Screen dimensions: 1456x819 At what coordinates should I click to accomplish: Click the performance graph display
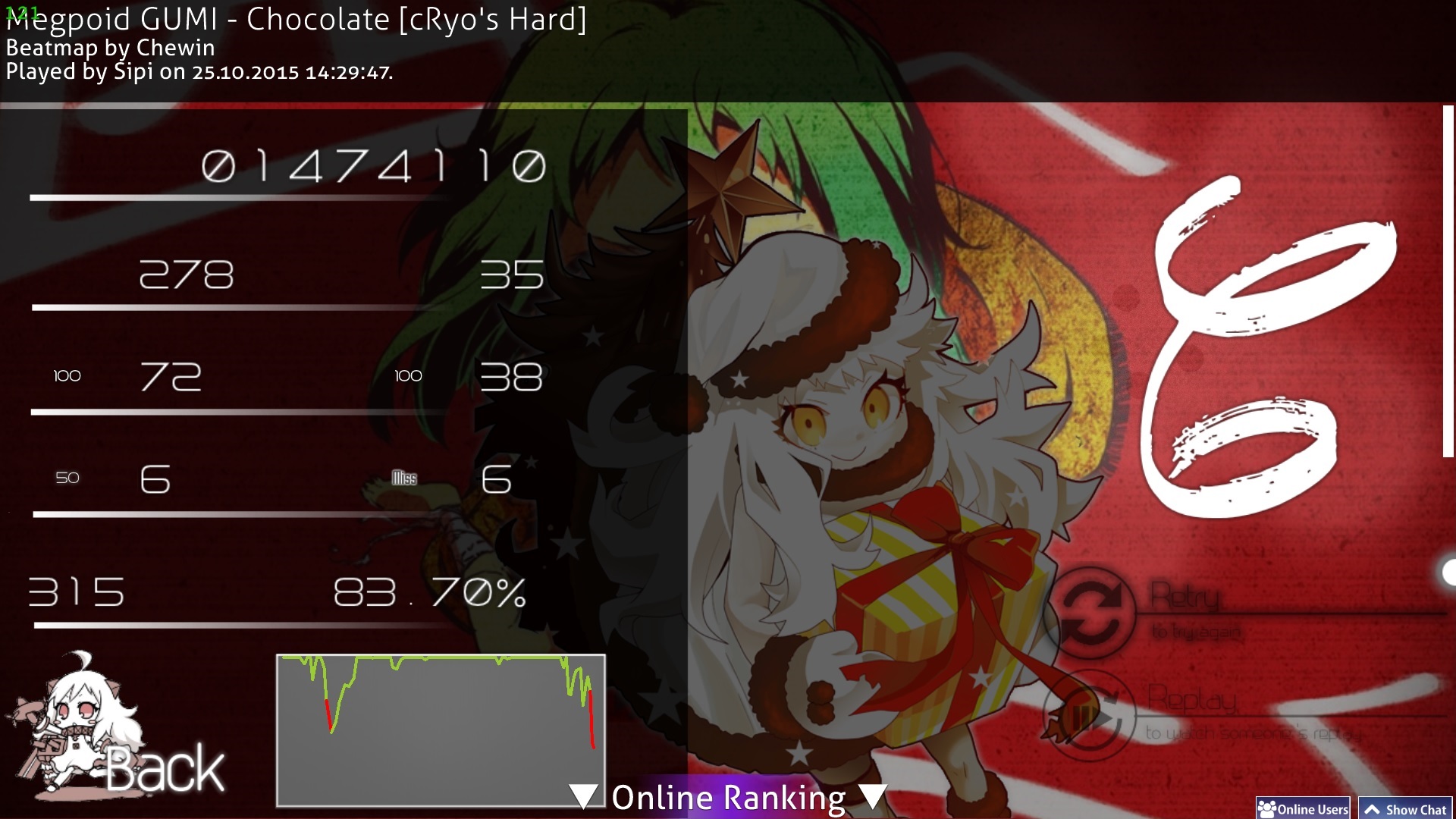click(441, 728)
